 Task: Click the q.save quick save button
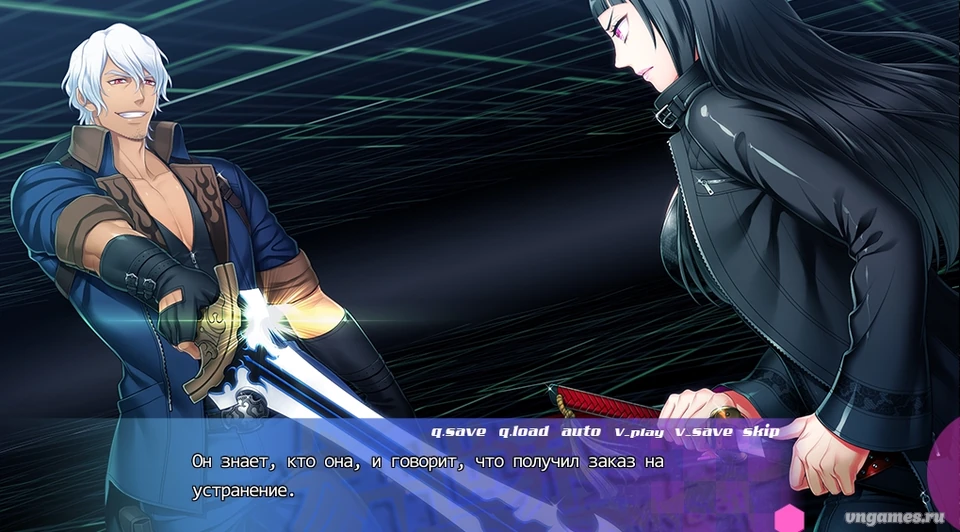458,432
